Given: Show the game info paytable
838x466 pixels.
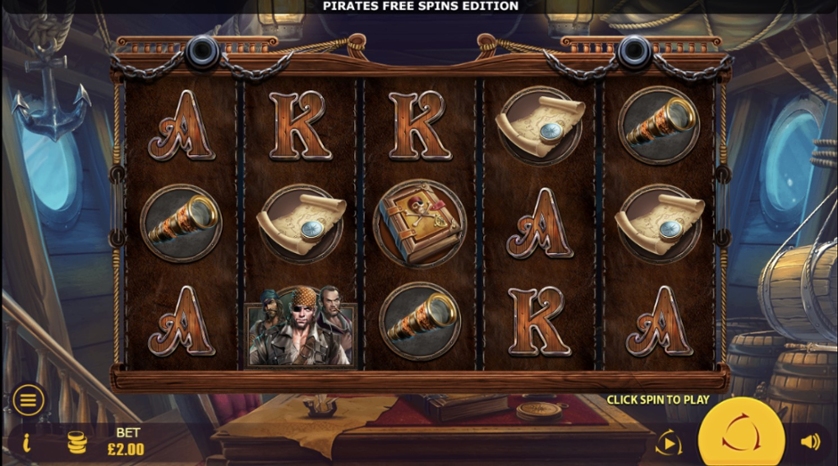Looking at the screenshot, I should [27, 442].
